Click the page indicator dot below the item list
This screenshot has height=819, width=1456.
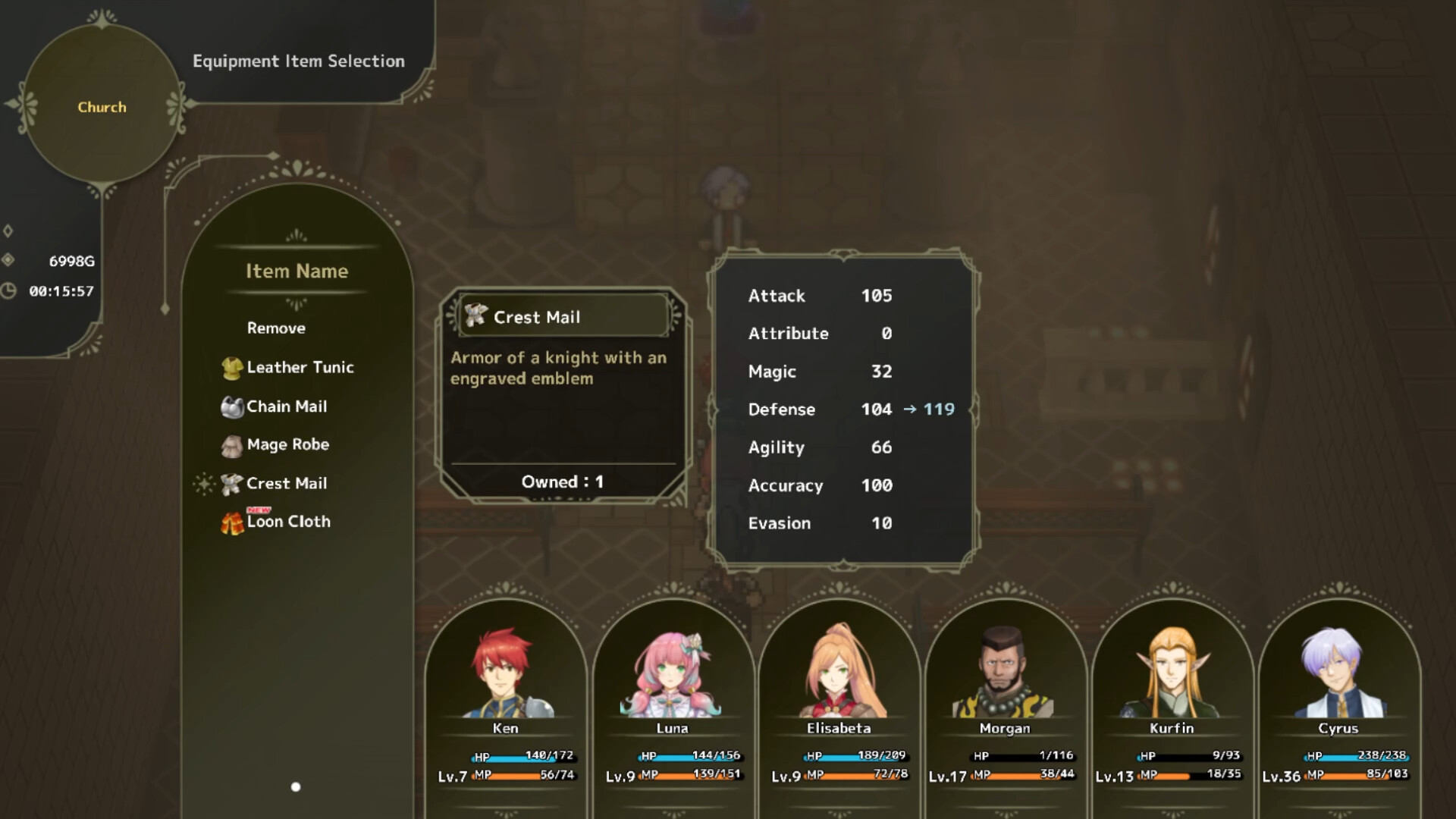[x=295, y=787]
